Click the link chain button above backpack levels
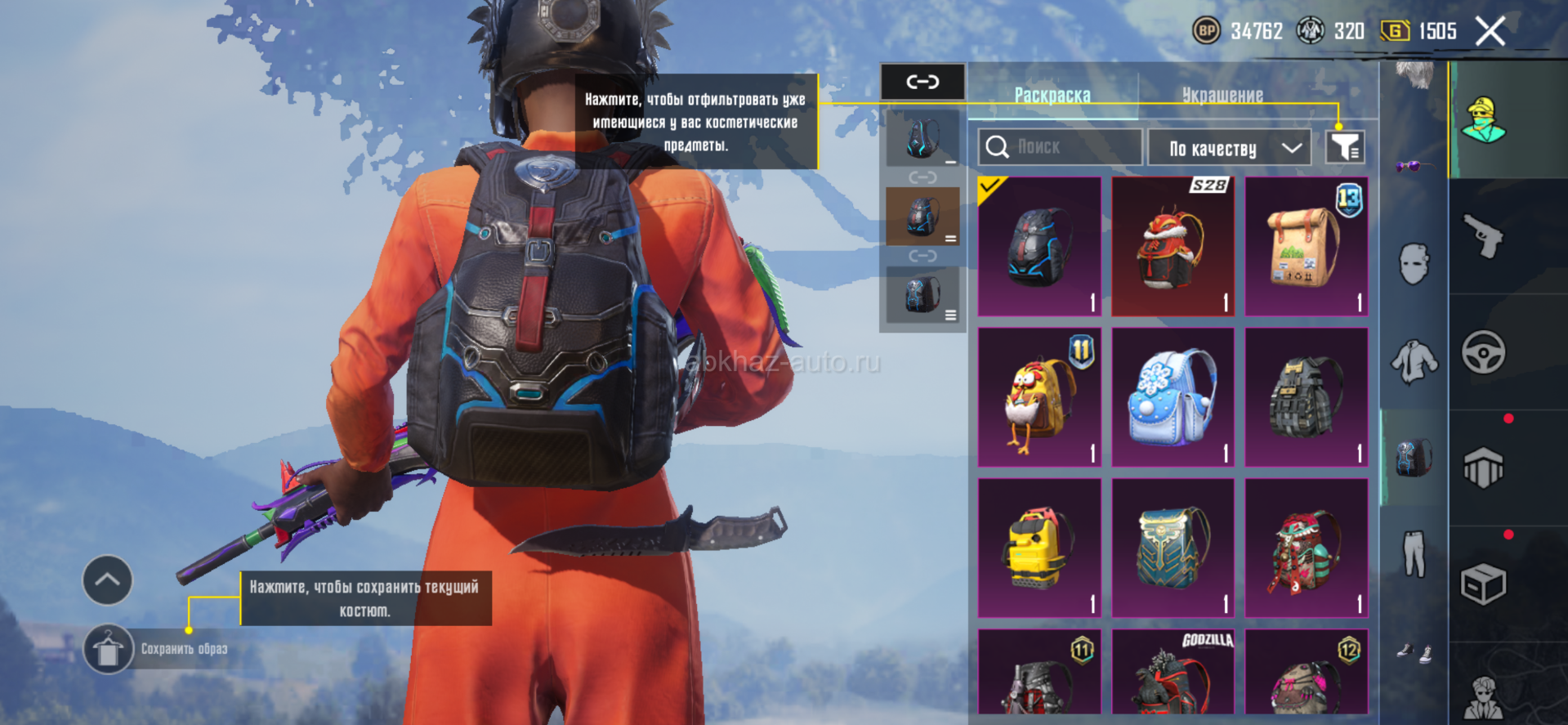Viewport: 1568px width, 725px height. click(922, 82)
